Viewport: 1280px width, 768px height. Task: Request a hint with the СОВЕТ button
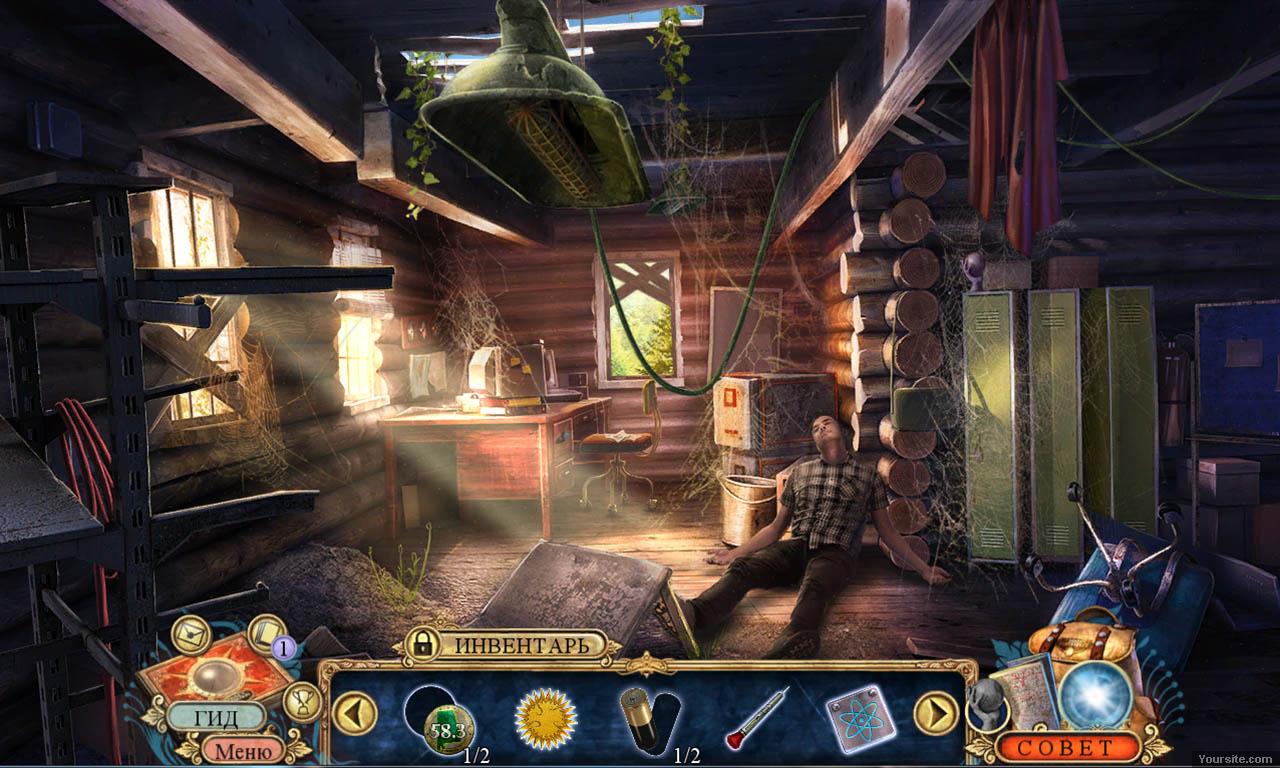click(1069, 747)
